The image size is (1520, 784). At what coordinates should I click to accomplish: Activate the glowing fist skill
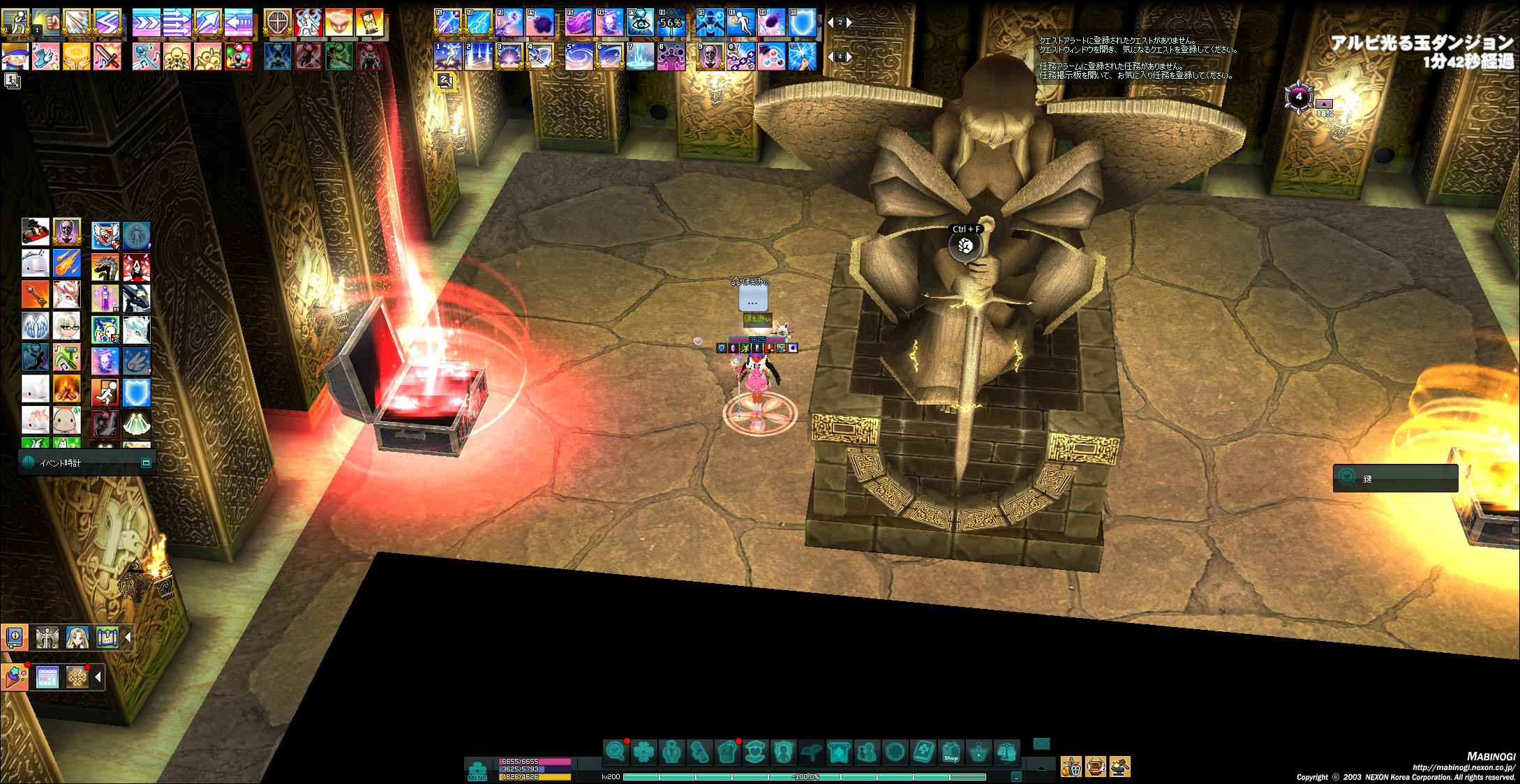[x=46, y=22]
